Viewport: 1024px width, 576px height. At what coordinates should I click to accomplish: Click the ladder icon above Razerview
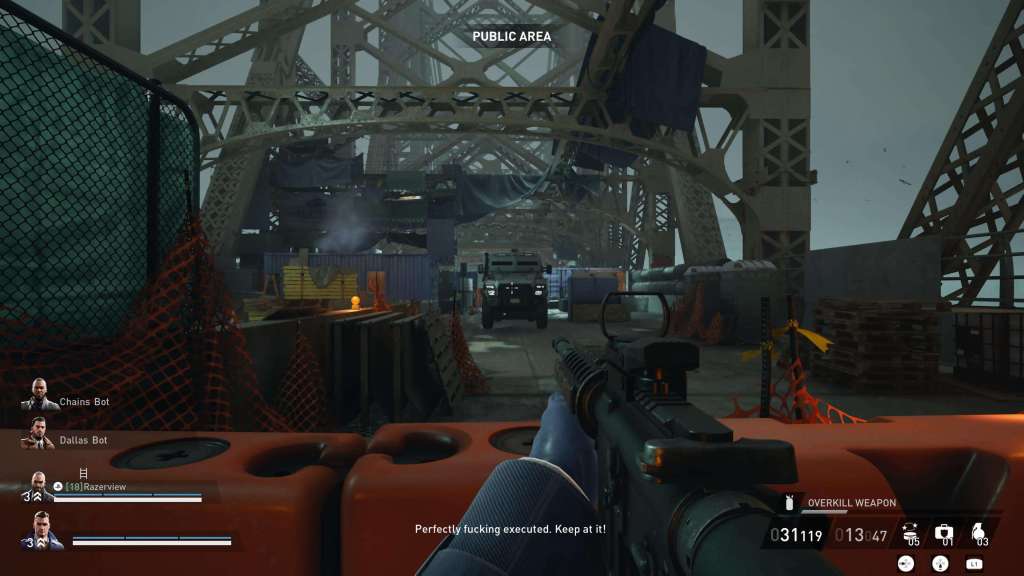[x=84, y=472]
